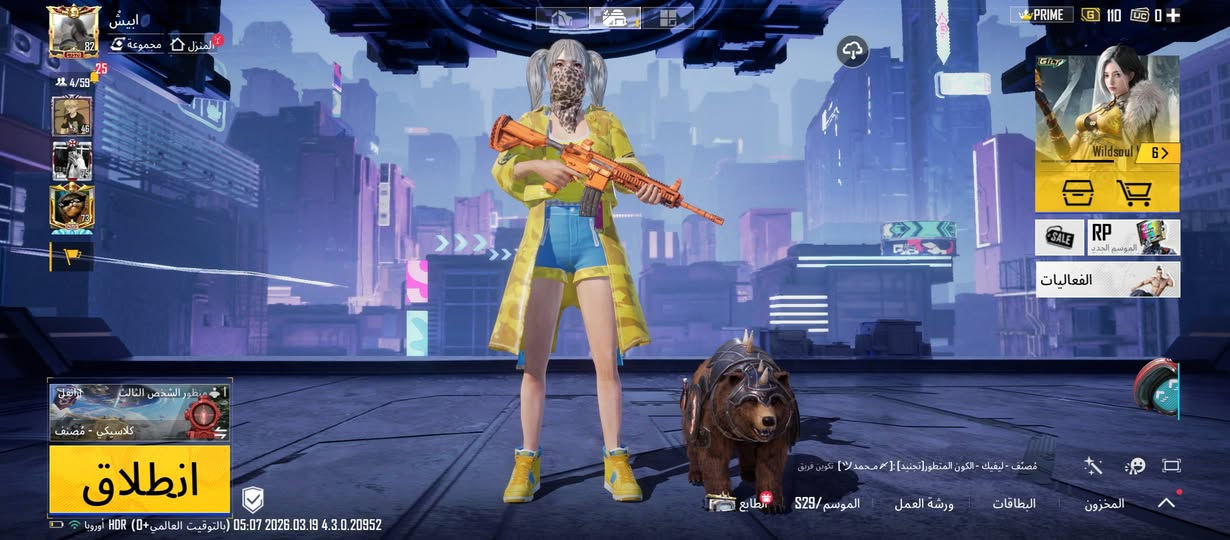Open the المخزون (inventory) menu
The width and height of the screenshot is (1230, 540).
1104,504
